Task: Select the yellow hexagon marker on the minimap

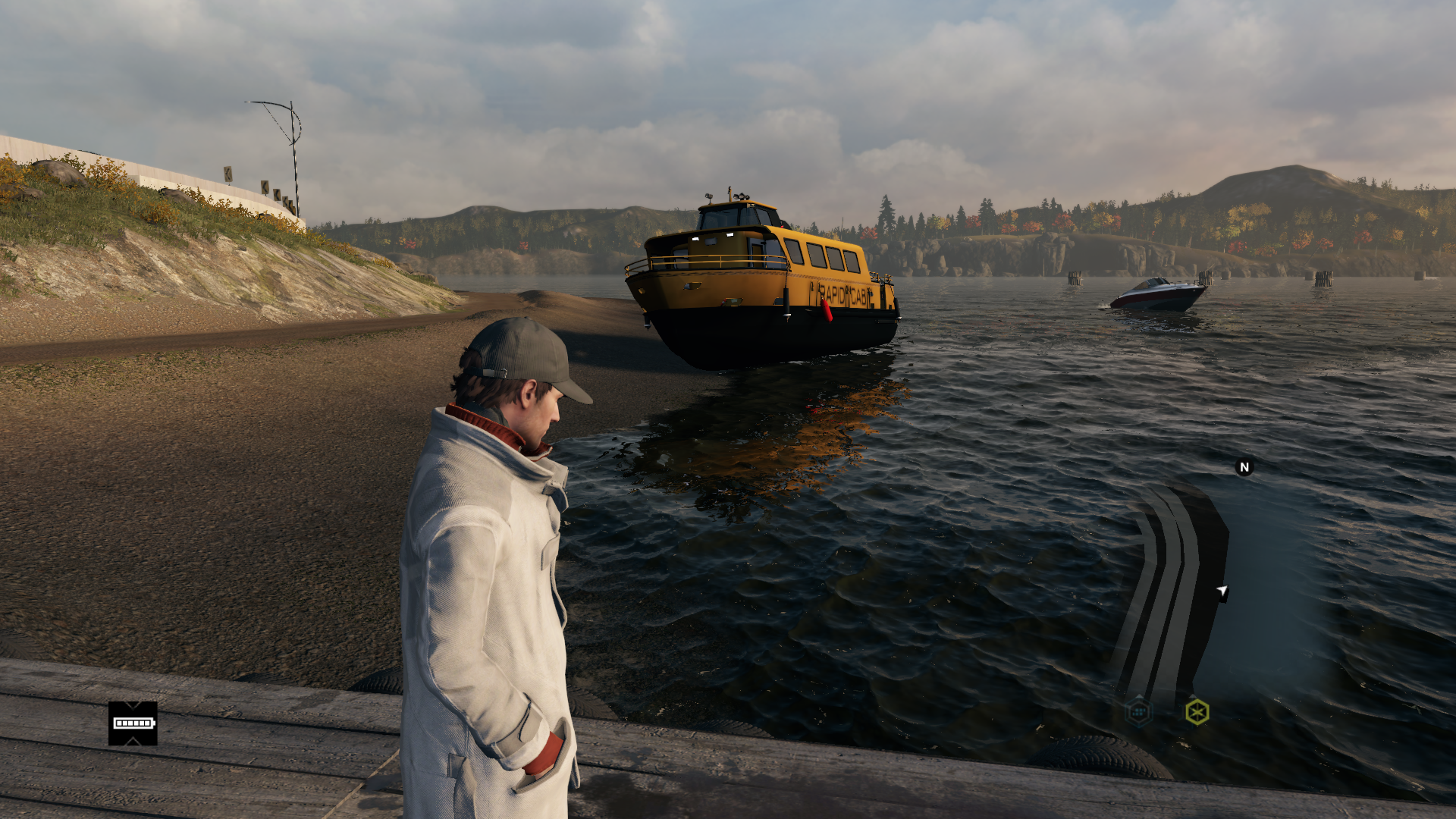Action: coord(1197,711)
